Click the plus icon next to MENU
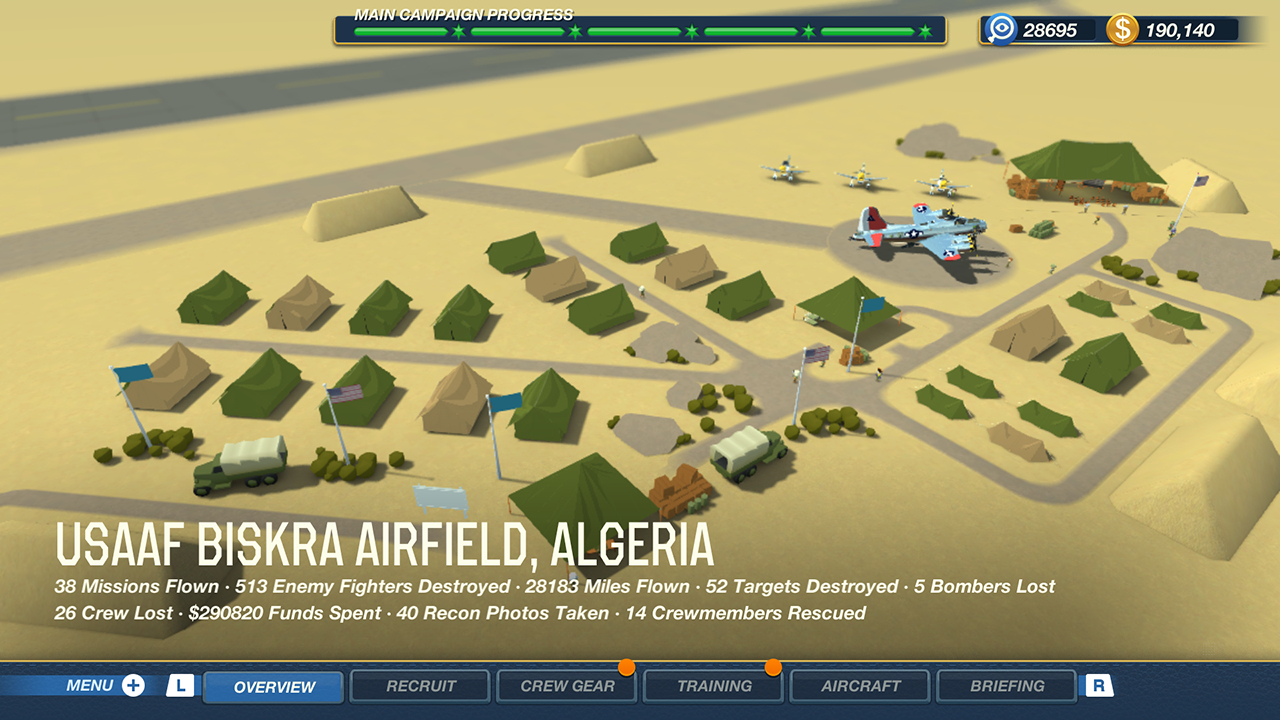The width and height of the screenshot is (1280, 720). [131, 685]
